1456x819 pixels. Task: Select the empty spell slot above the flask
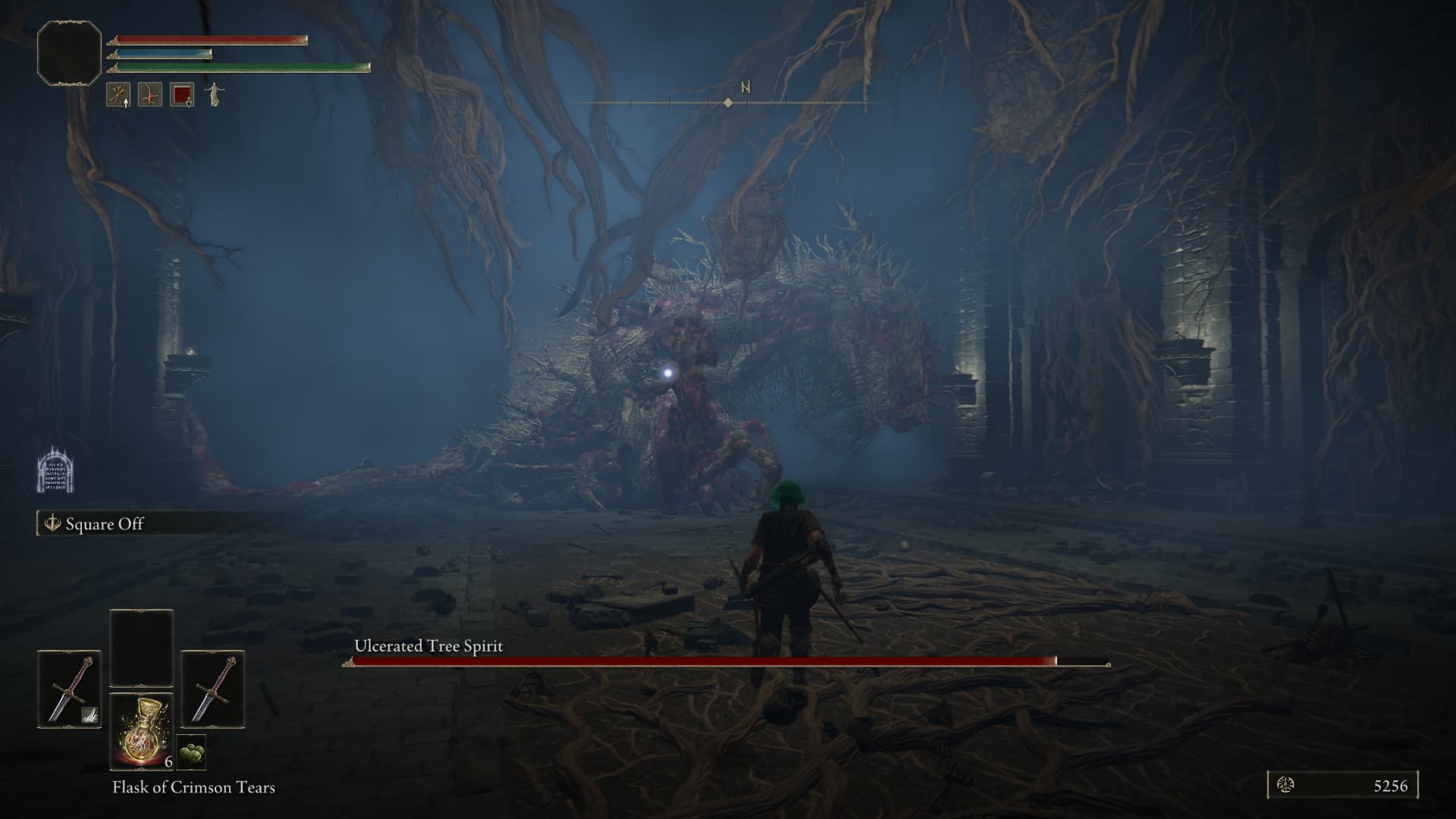coord(142,648)
